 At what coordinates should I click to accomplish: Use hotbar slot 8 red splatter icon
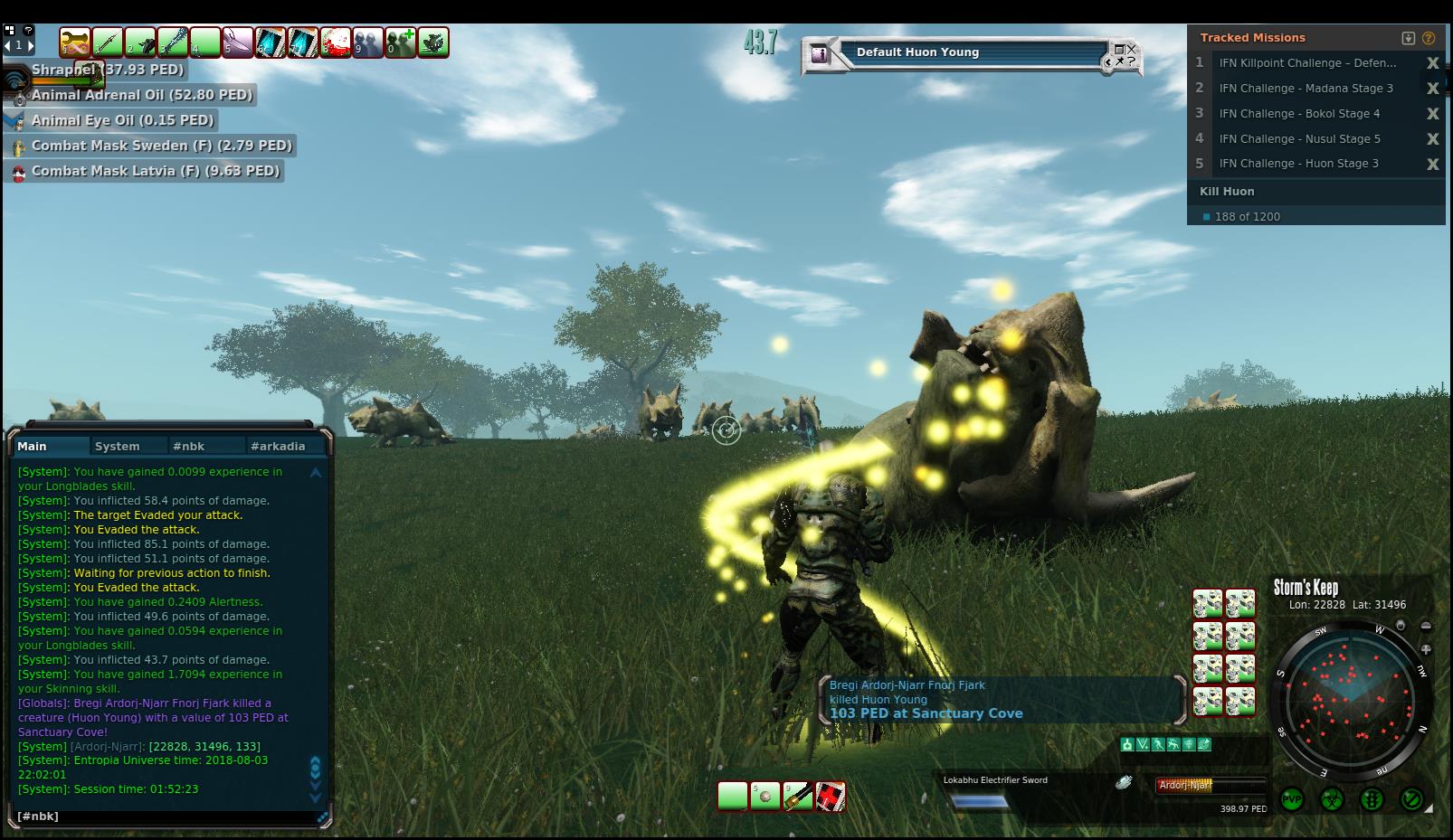point(336,42)
